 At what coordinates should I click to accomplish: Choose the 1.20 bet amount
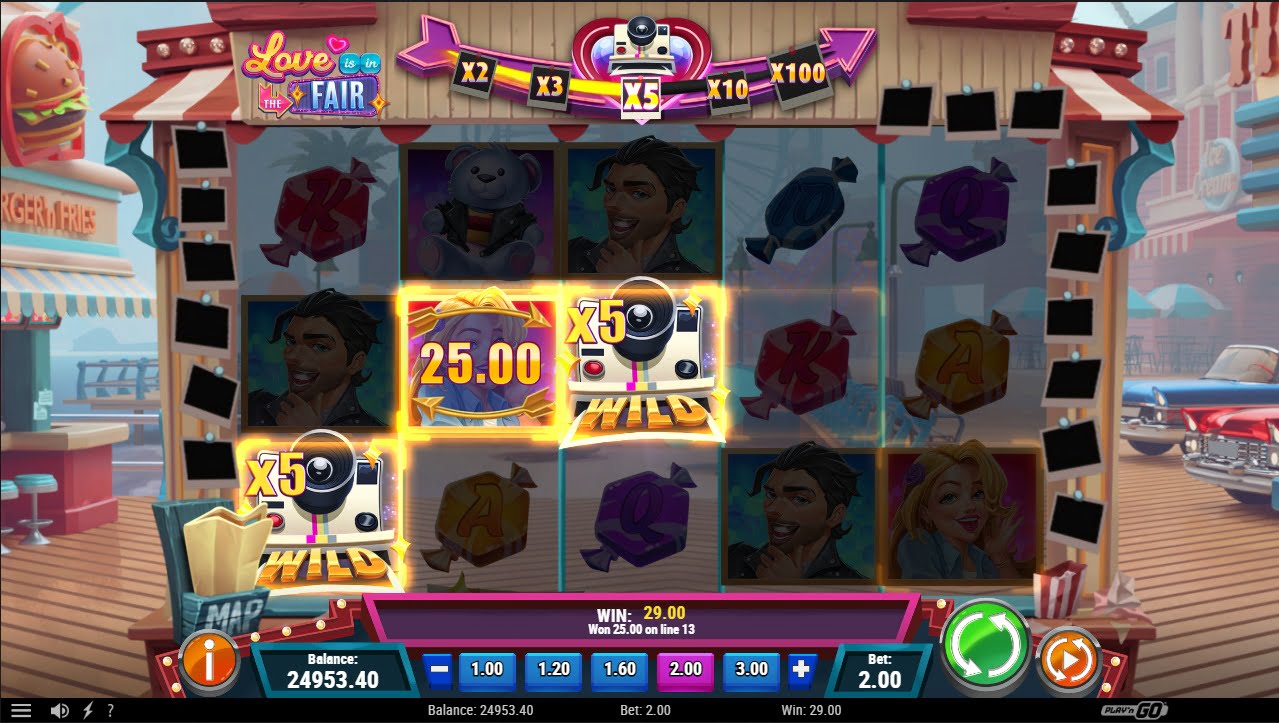(x=553, y=670)
